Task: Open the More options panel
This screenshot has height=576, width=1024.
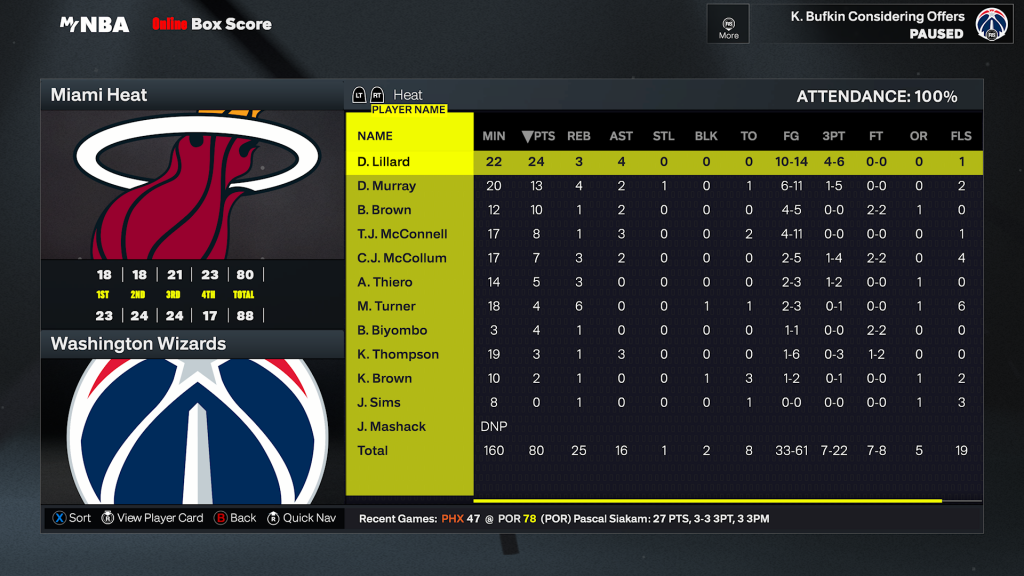Action: click(728, 24)
